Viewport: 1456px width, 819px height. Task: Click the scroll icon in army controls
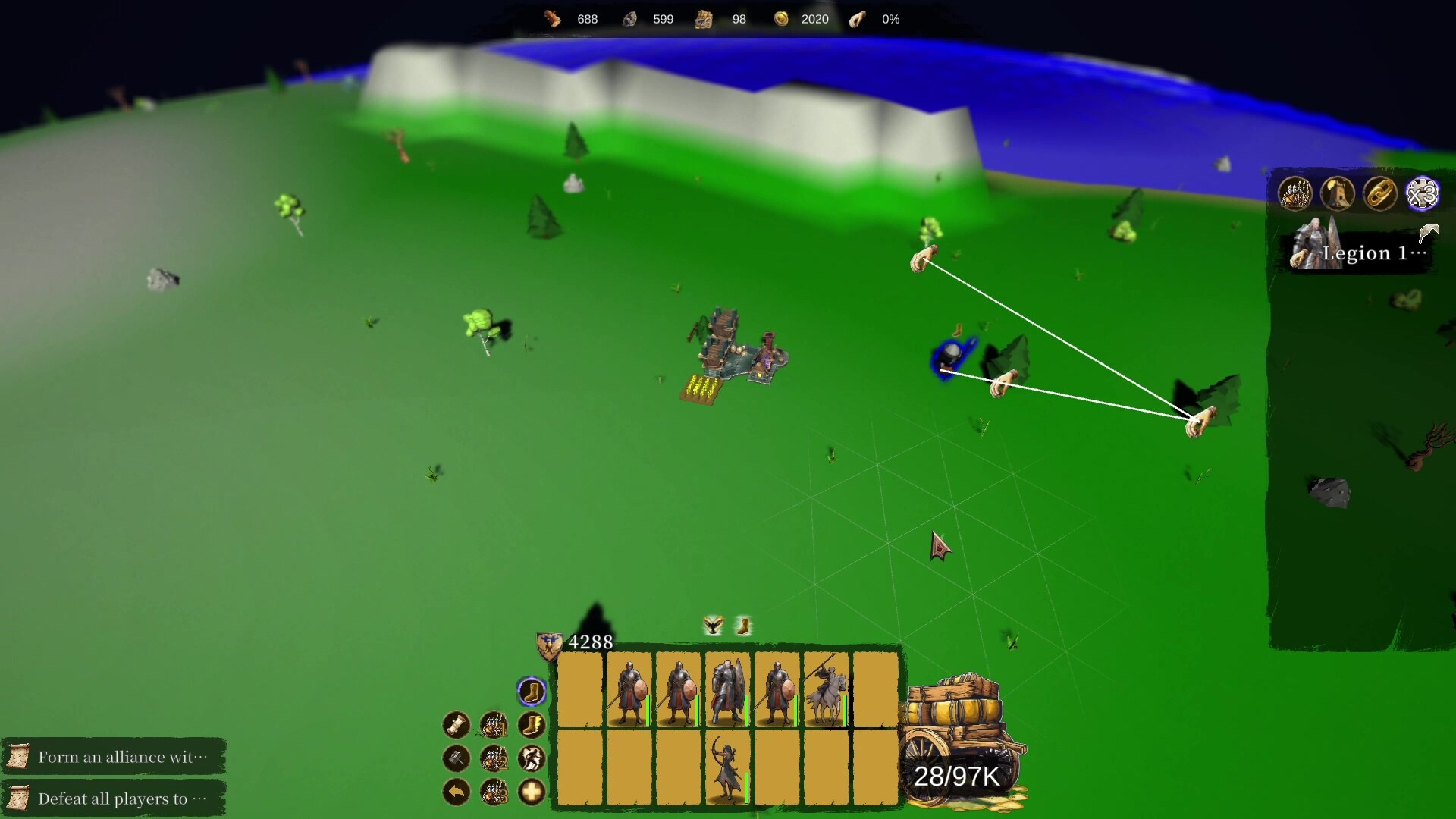[456, 725]
